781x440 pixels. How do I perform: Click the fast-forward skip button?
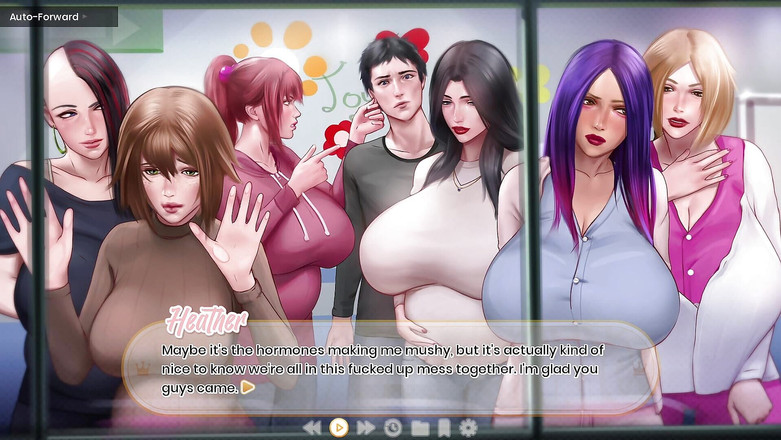(366, 428)
